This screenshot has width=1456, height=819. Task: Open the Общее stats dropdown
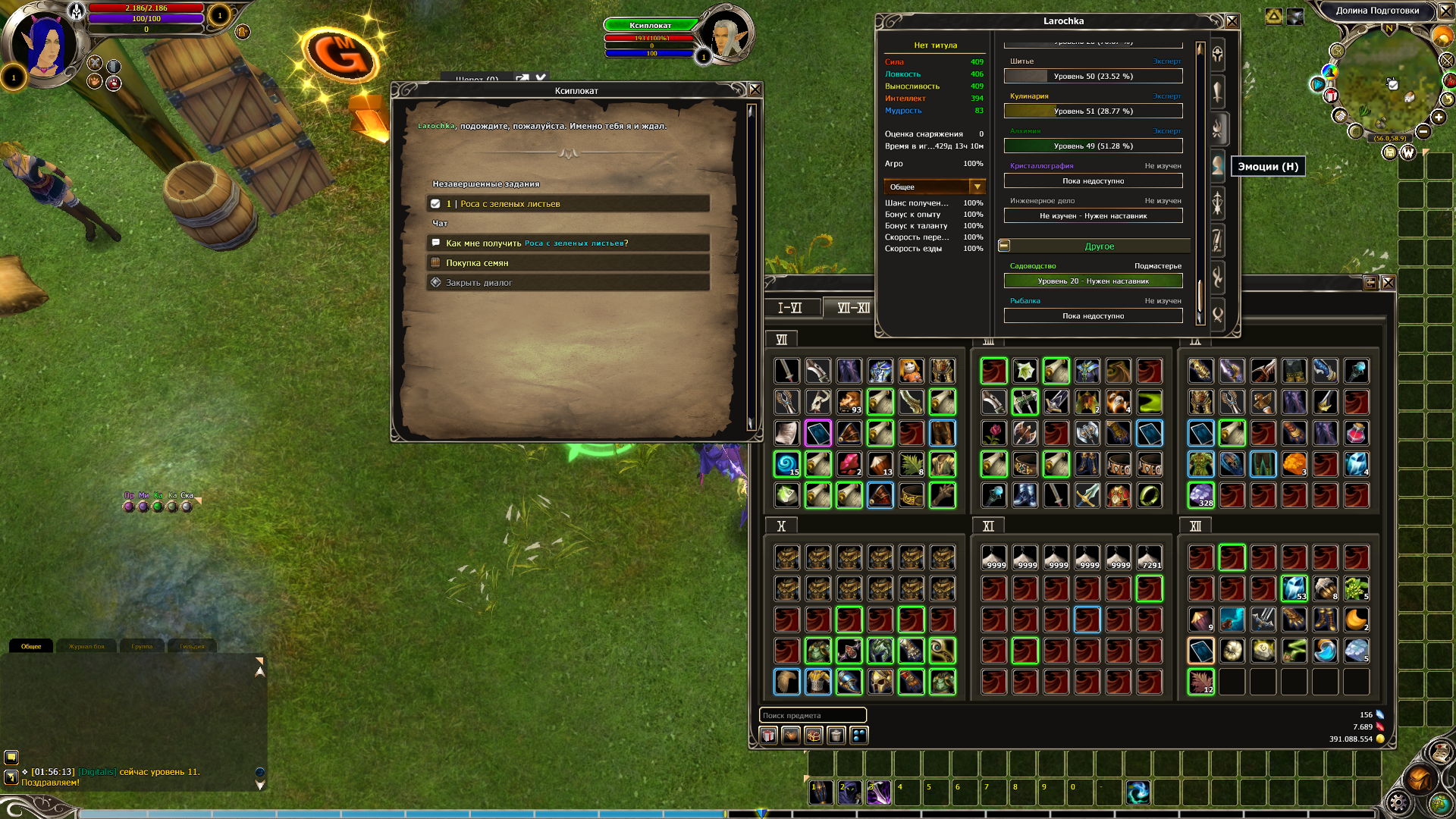(977, 187)
